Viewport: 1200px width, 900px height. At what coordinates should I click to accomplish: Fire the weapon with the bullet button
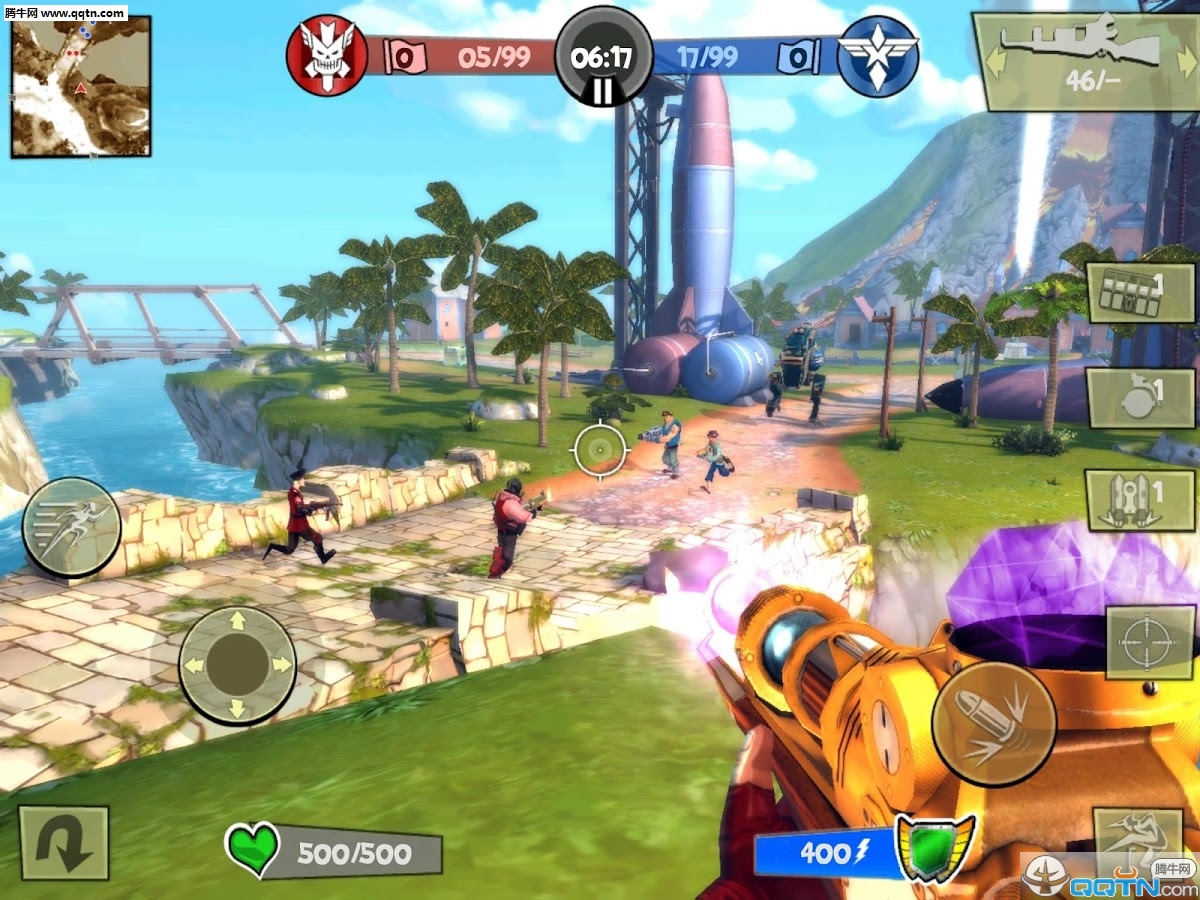[993, 723]
